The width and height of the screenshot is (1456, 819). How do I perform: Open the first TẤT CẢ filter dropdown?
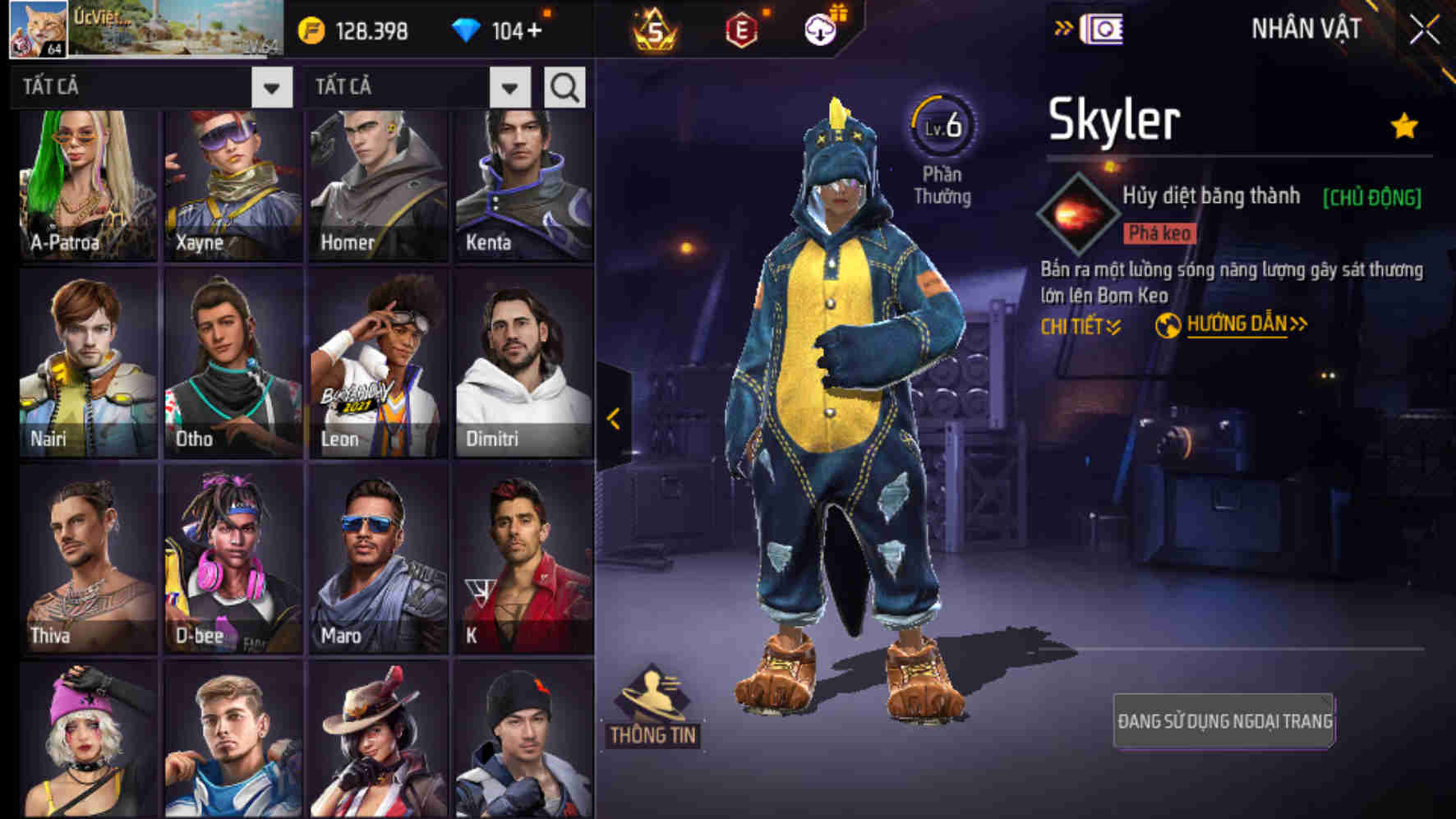(x=271, y=86)
